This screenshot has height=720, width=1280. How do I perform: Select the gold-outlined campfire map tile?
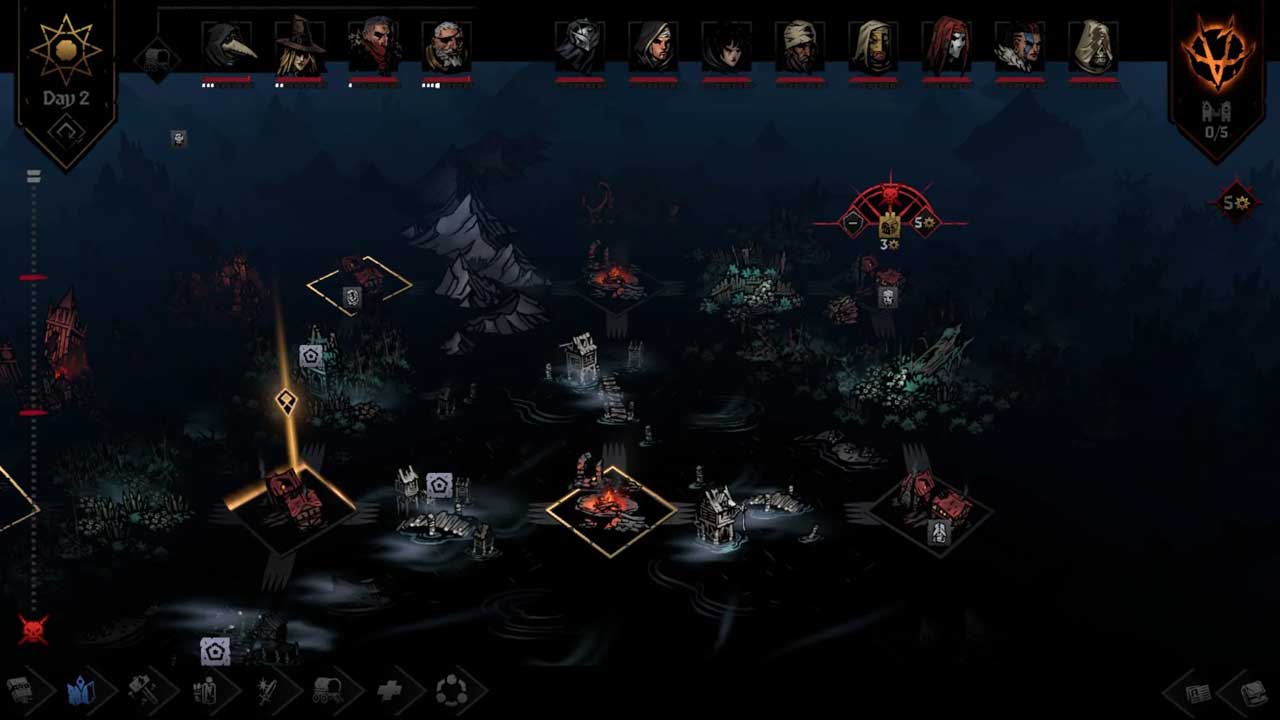pyautogui.click(x=611, y=510)
